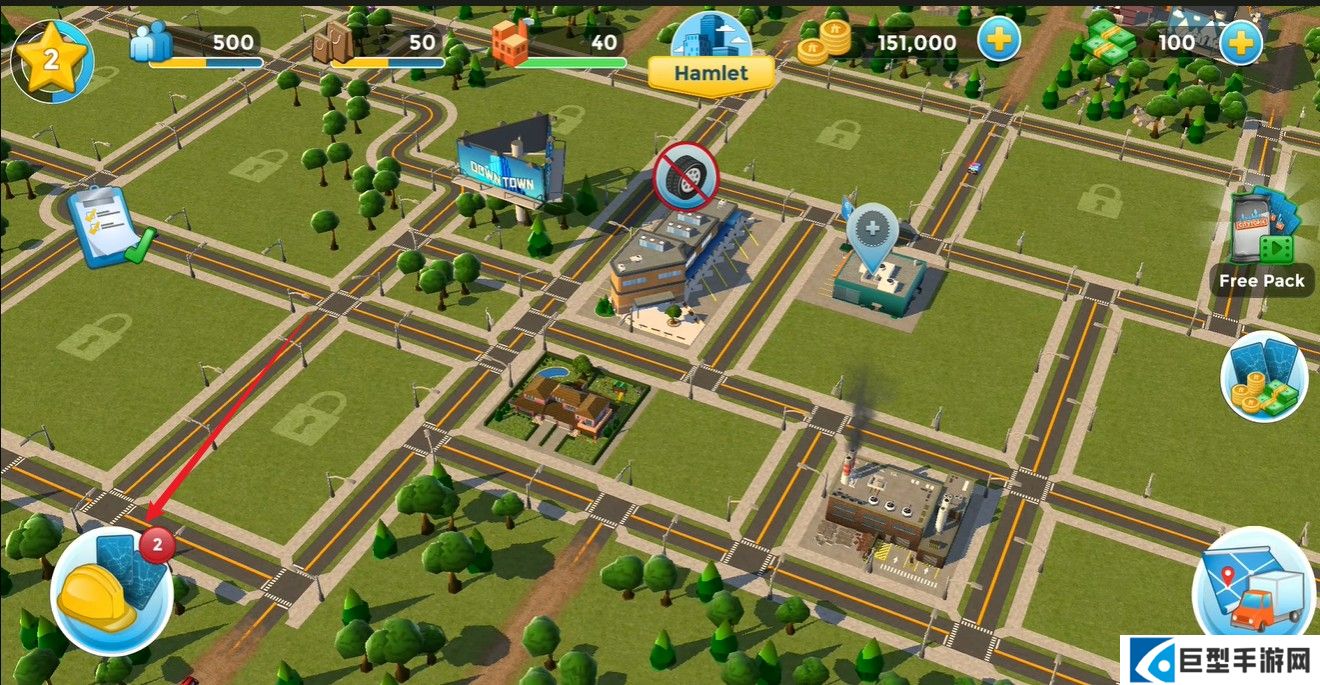Open the clipboard task checklist
The height and width of the screenshot is (685, 1320).
pos(108,227)
